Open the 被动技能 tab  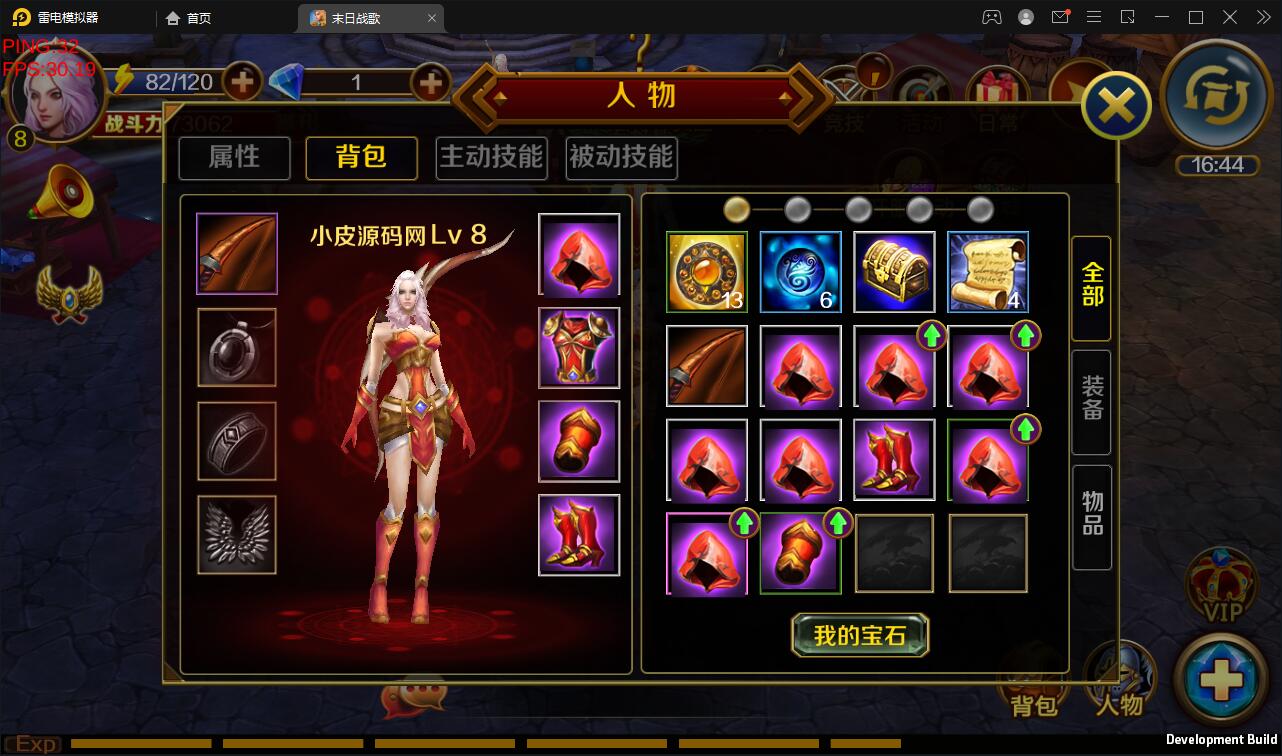[x=621, y=158]
